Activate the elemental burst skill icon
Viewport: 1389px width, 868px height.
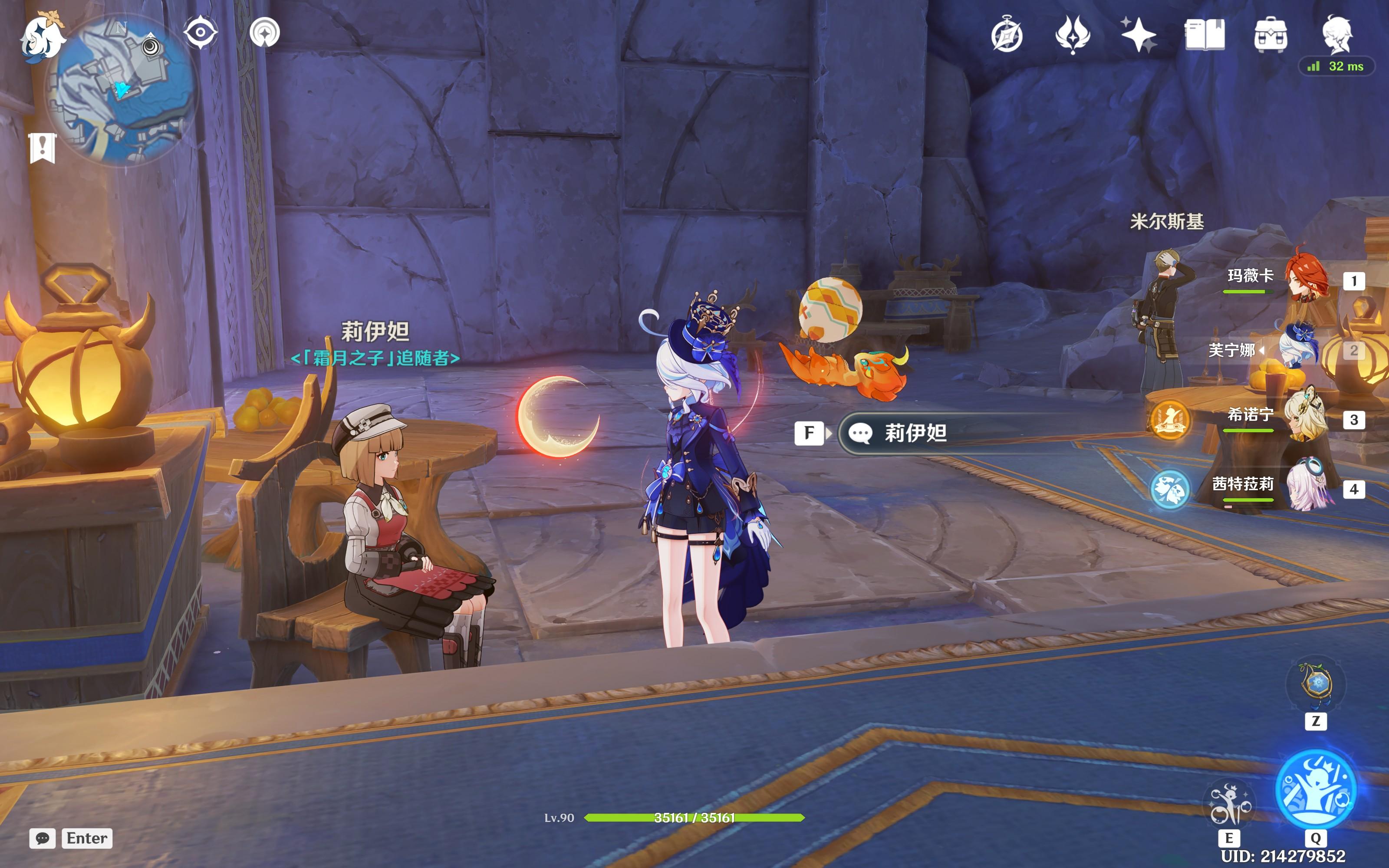coord(1316,789)
